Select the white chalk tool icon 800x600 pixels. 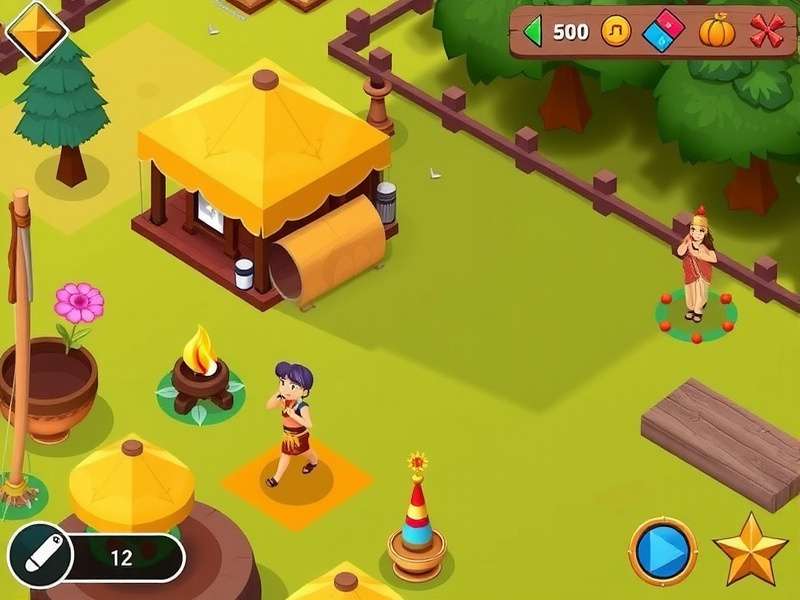(x=41, y=555)
